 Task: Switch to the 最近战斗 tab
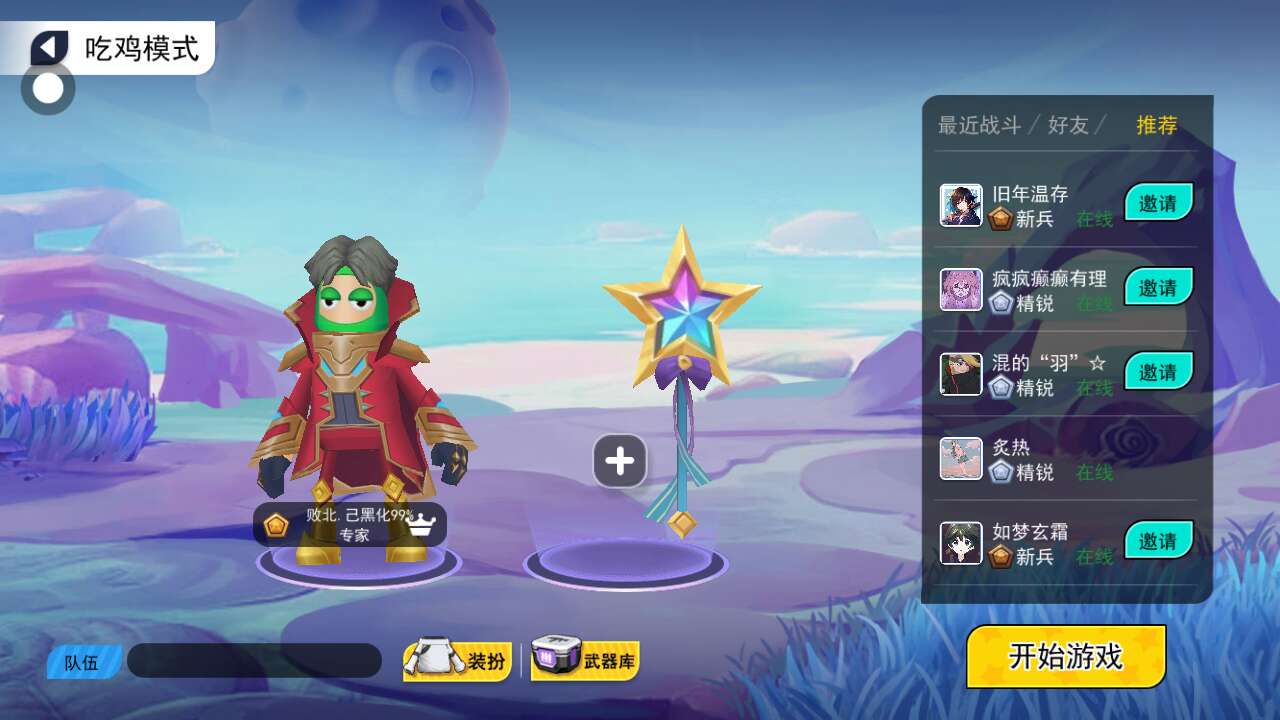tap(979, 125)
